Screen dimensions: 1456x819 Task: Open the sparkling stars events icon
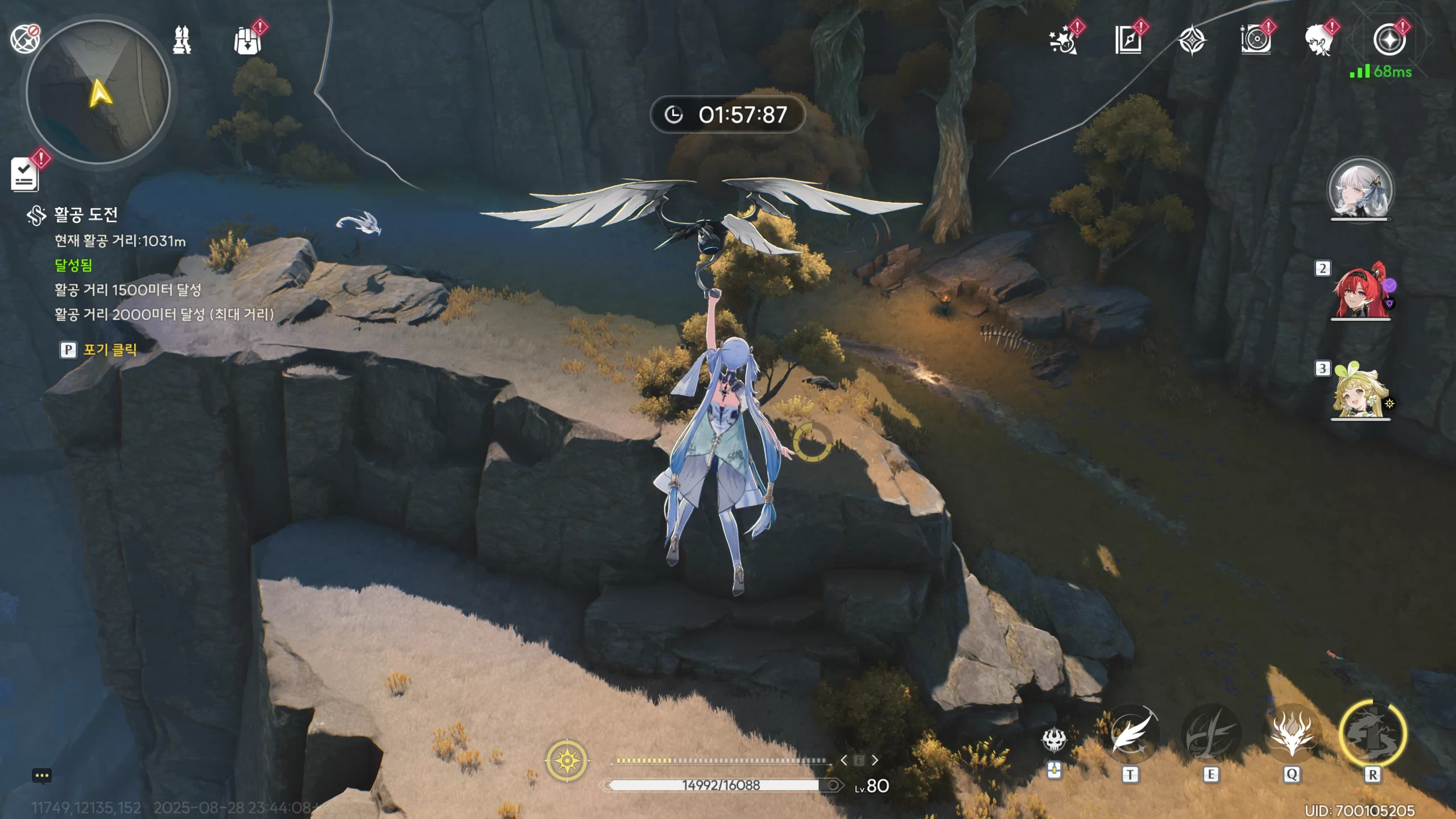click(1062, 41)
